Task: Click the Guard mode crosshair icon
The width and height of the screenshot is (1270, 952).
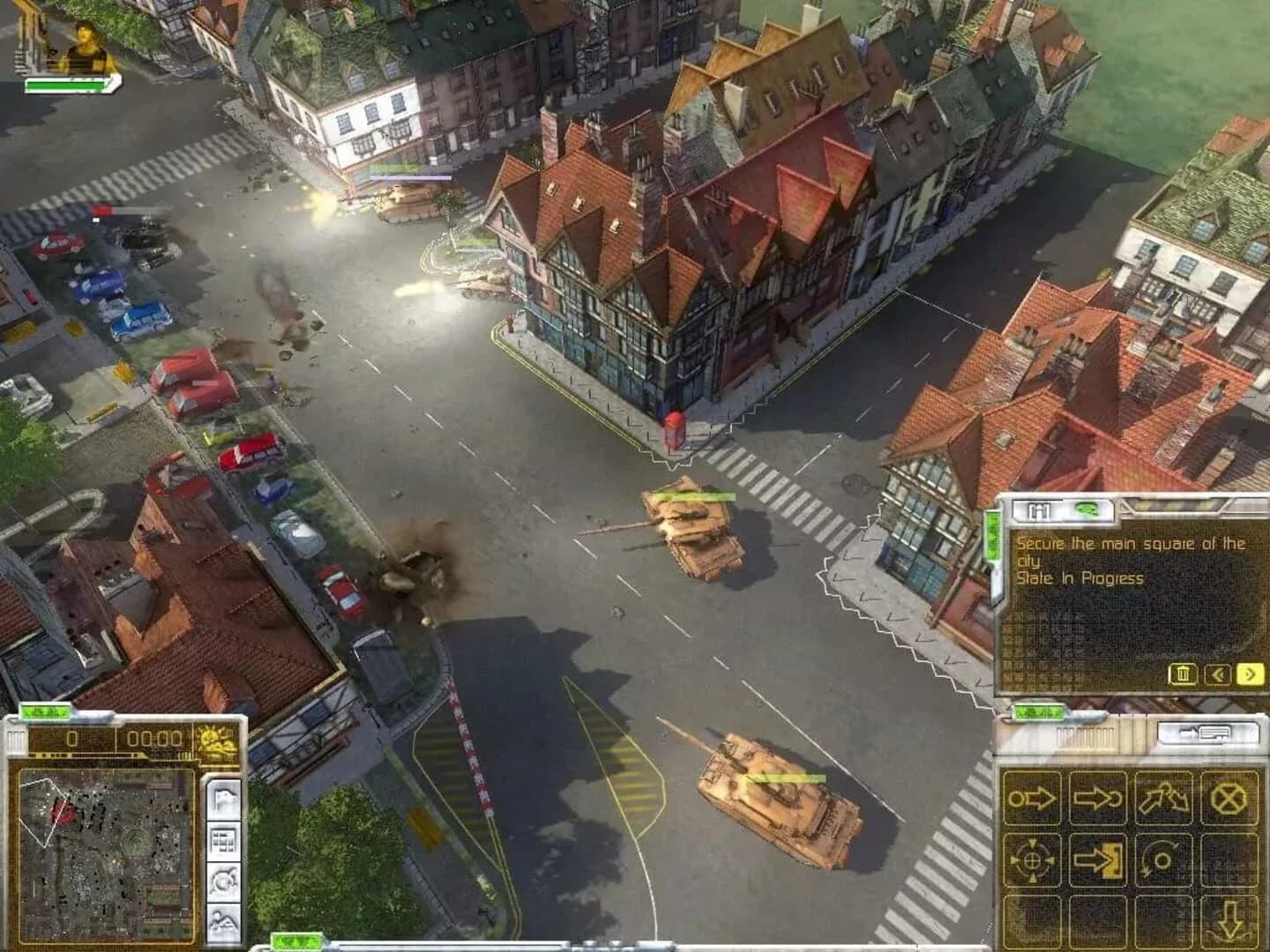Action: [1034, 860]
